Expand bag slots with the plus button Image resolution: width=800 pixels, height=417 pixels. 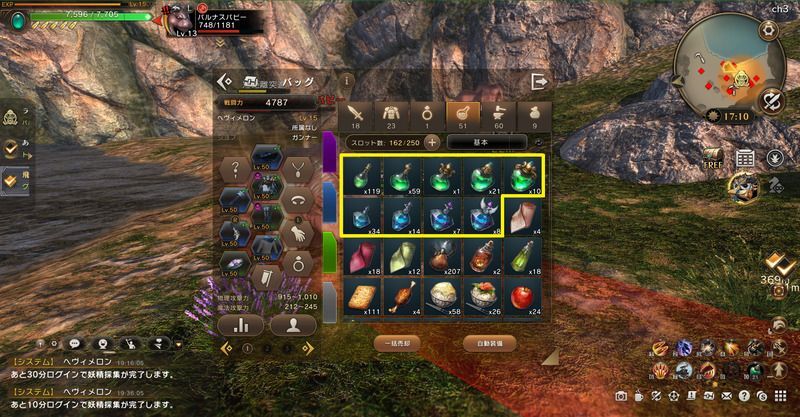432,142
